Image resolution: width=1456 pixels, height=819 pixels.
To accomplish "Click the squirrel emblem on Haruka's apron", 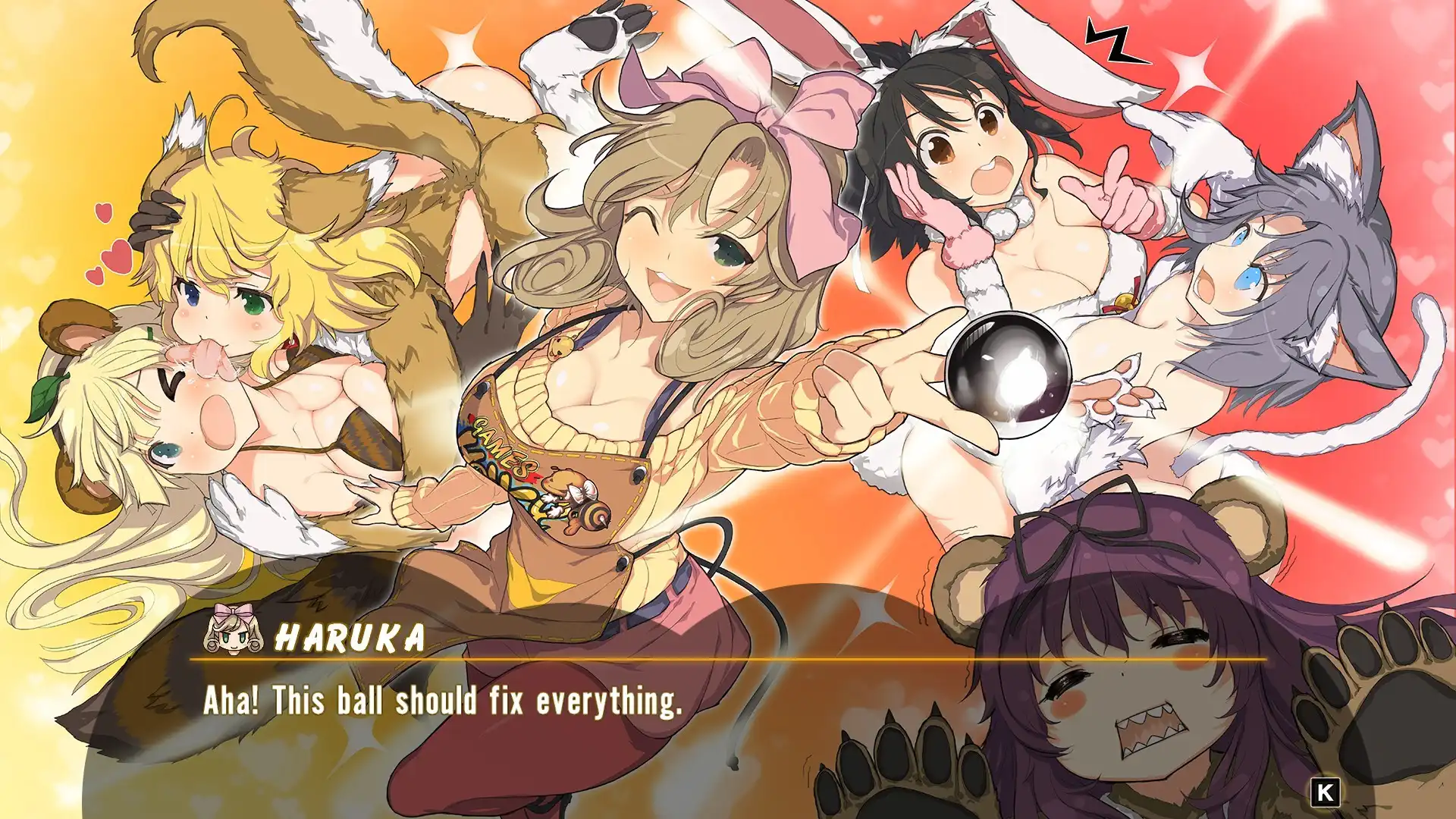I will tap(576, 497).
